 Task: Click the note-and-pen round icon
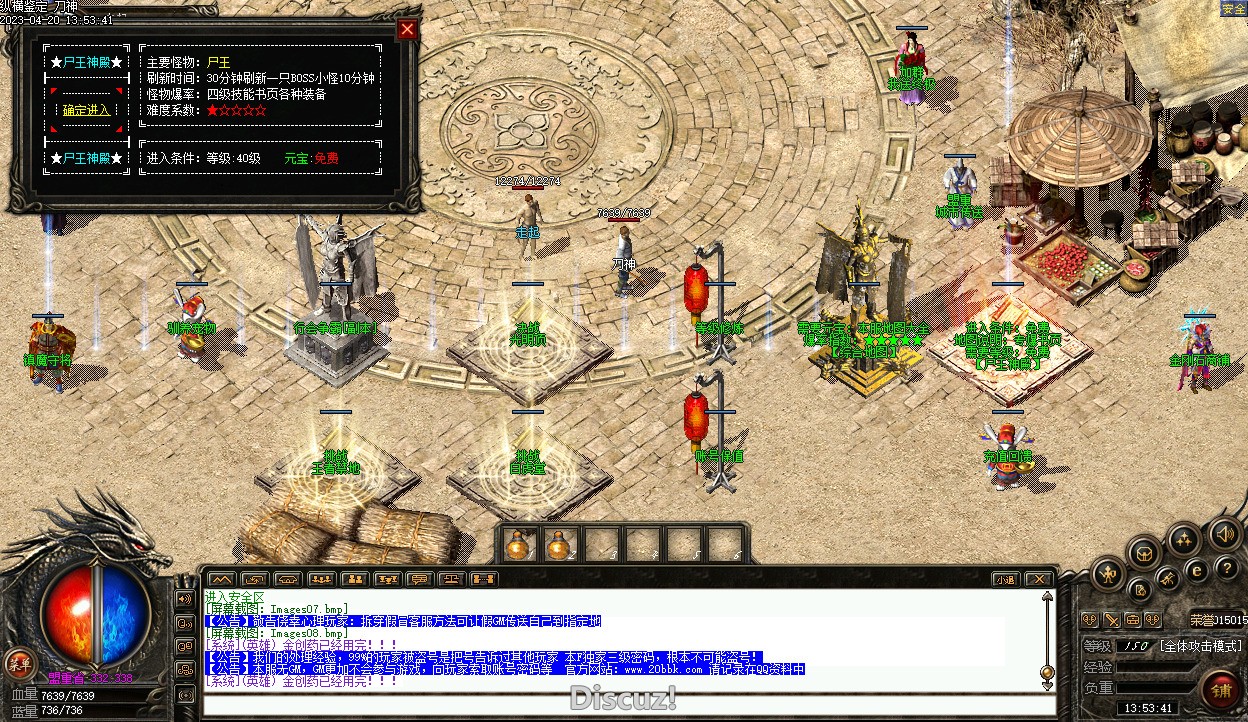[x=1139, y=589]
